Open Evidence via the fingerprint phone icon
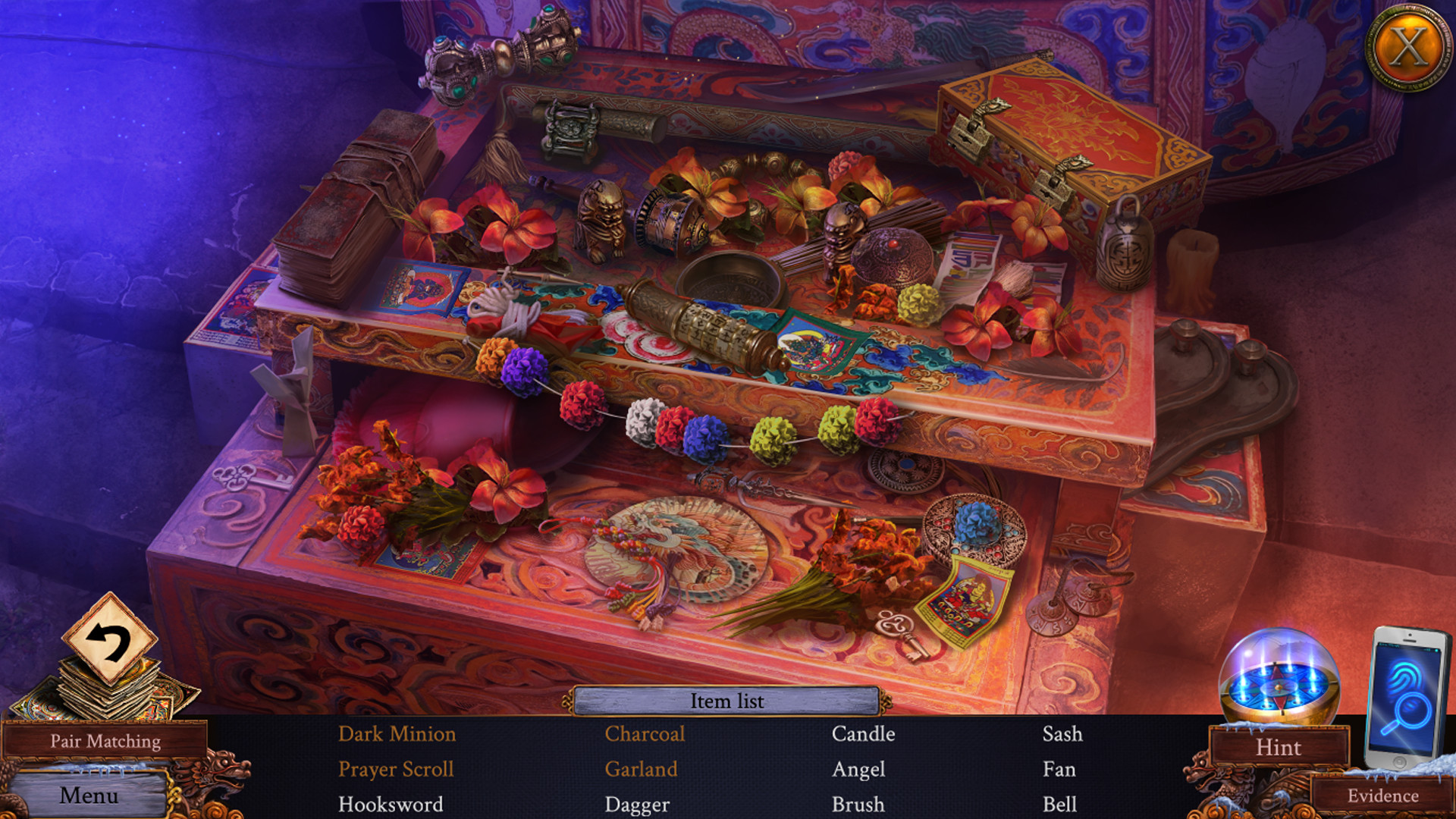Viewport: 1456px width, 819px height. tap(1407, 690)
